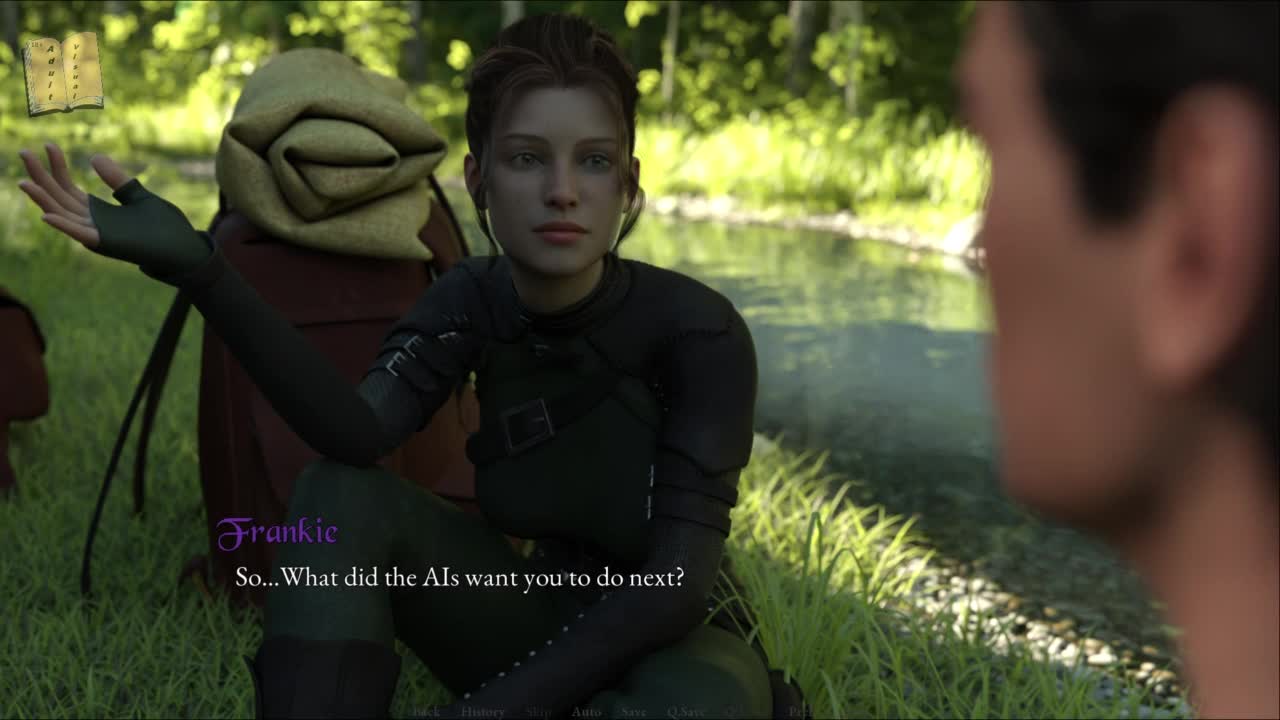Open the Save game screen
Viewport: 1280px width, 720px height.
click(633, 712)
